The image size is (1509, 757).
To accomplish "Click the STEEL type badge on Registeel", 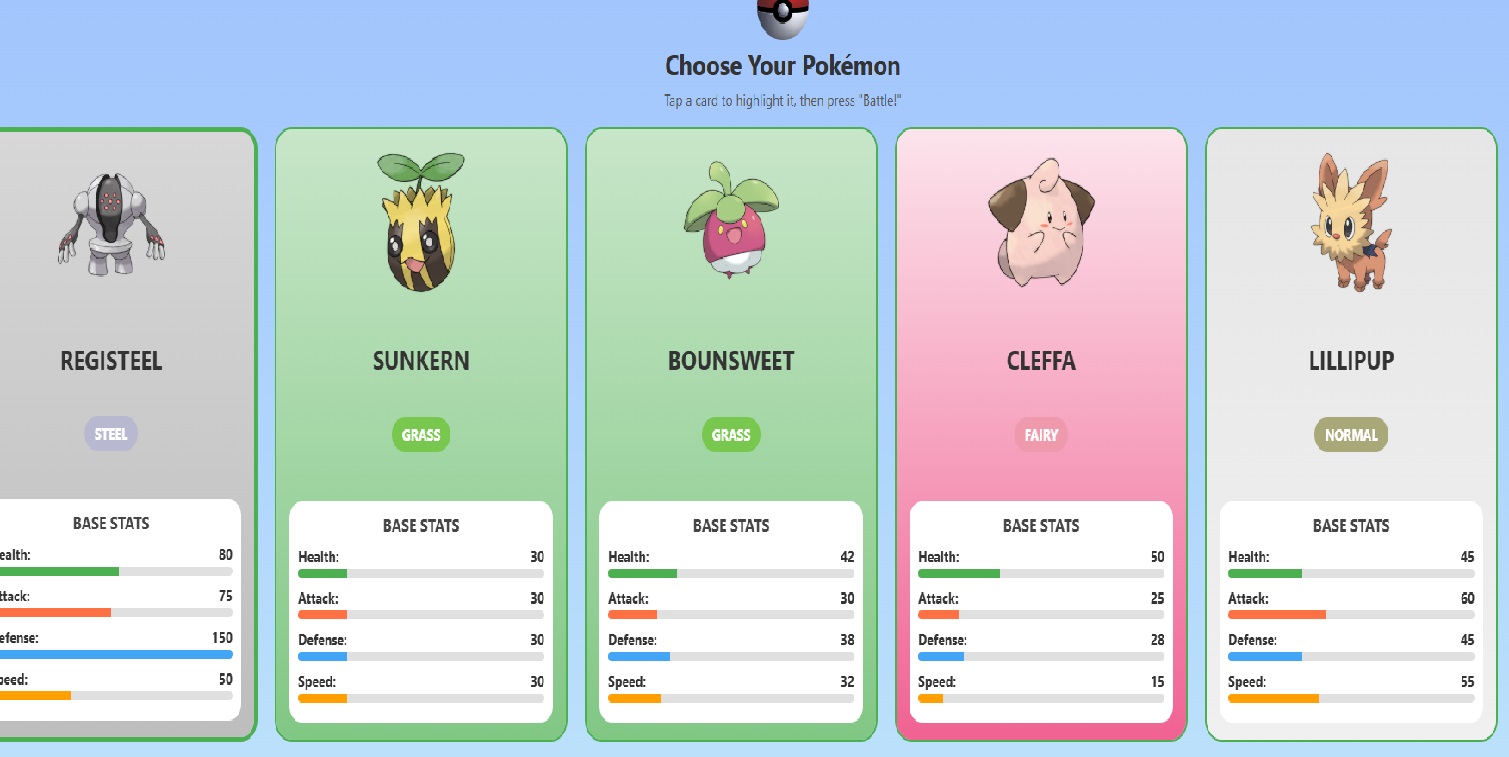I will tap(110, 434).
